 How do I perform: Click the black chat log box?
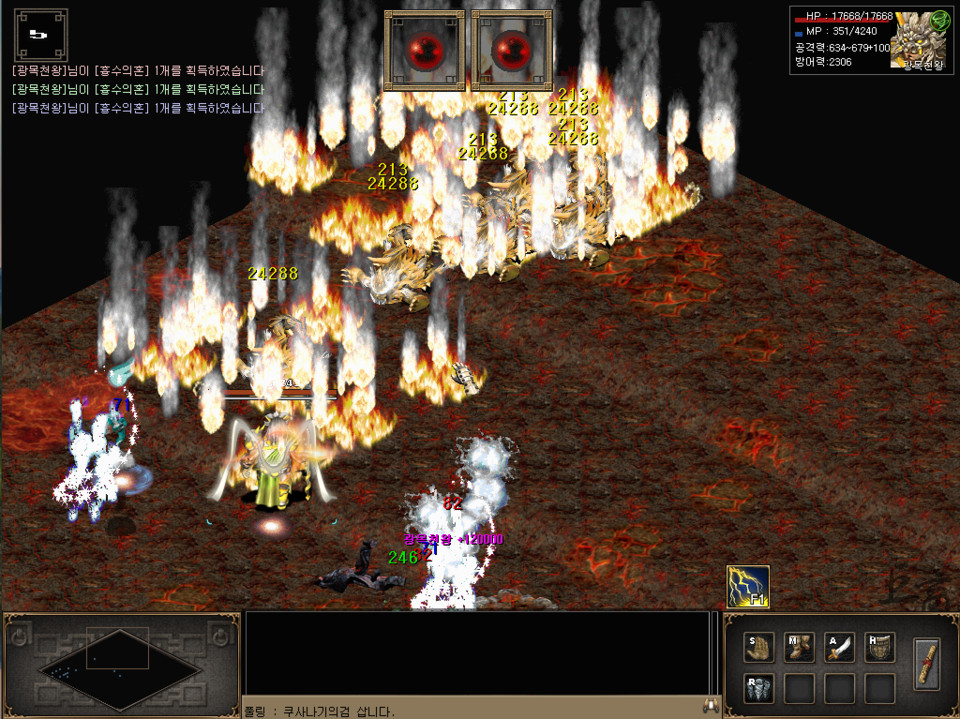476,652
